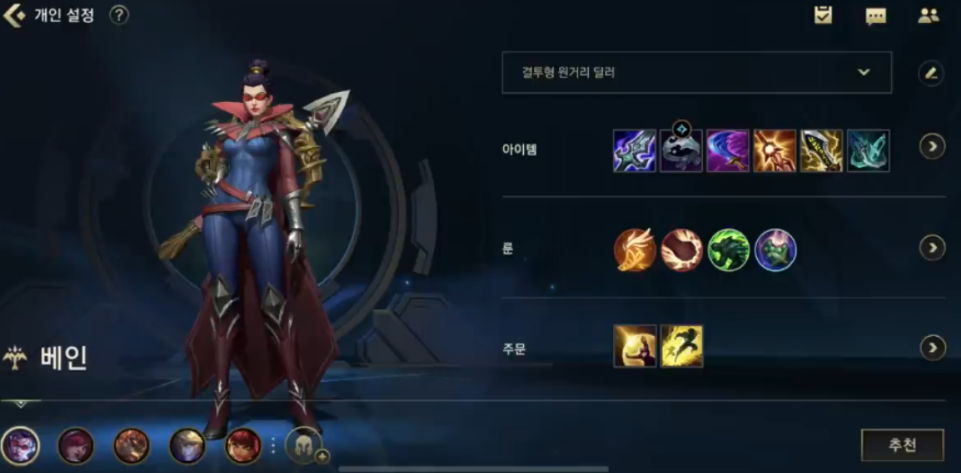Open the chat speech bubble
The height and width of the screenshot is (473, 961).
[876, 16]
